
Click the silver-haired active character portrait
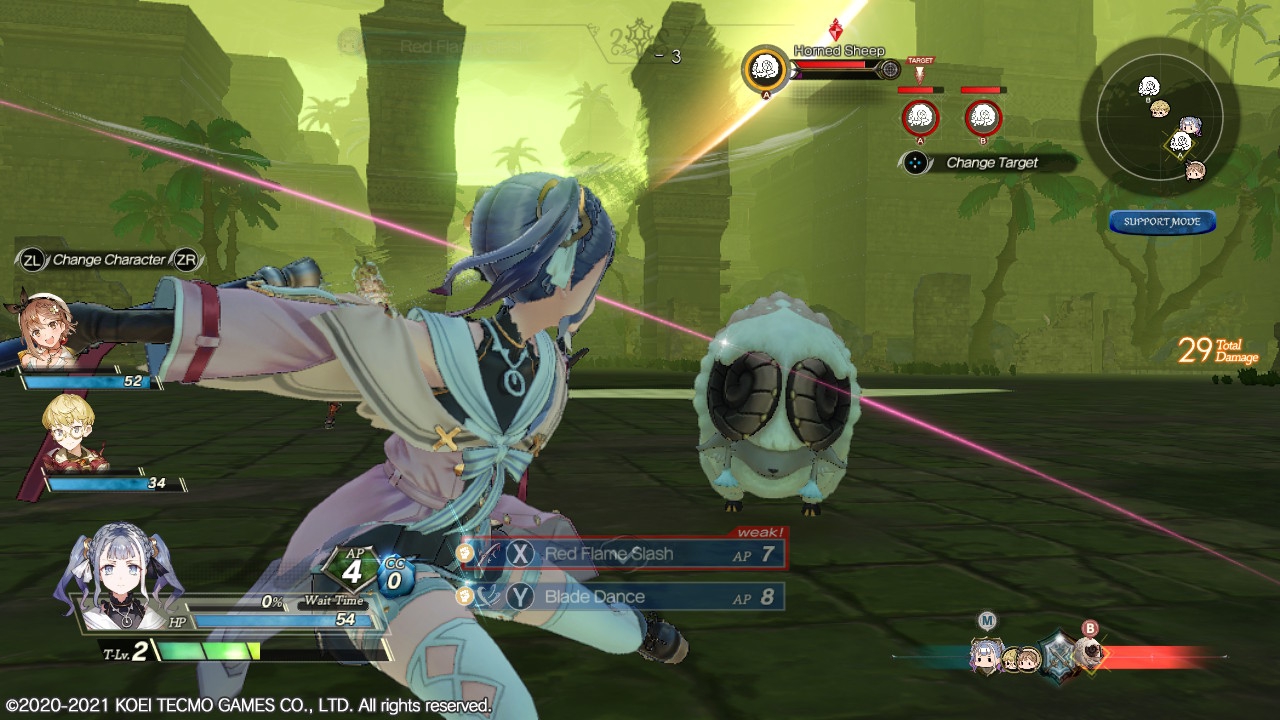click(120, 580)
